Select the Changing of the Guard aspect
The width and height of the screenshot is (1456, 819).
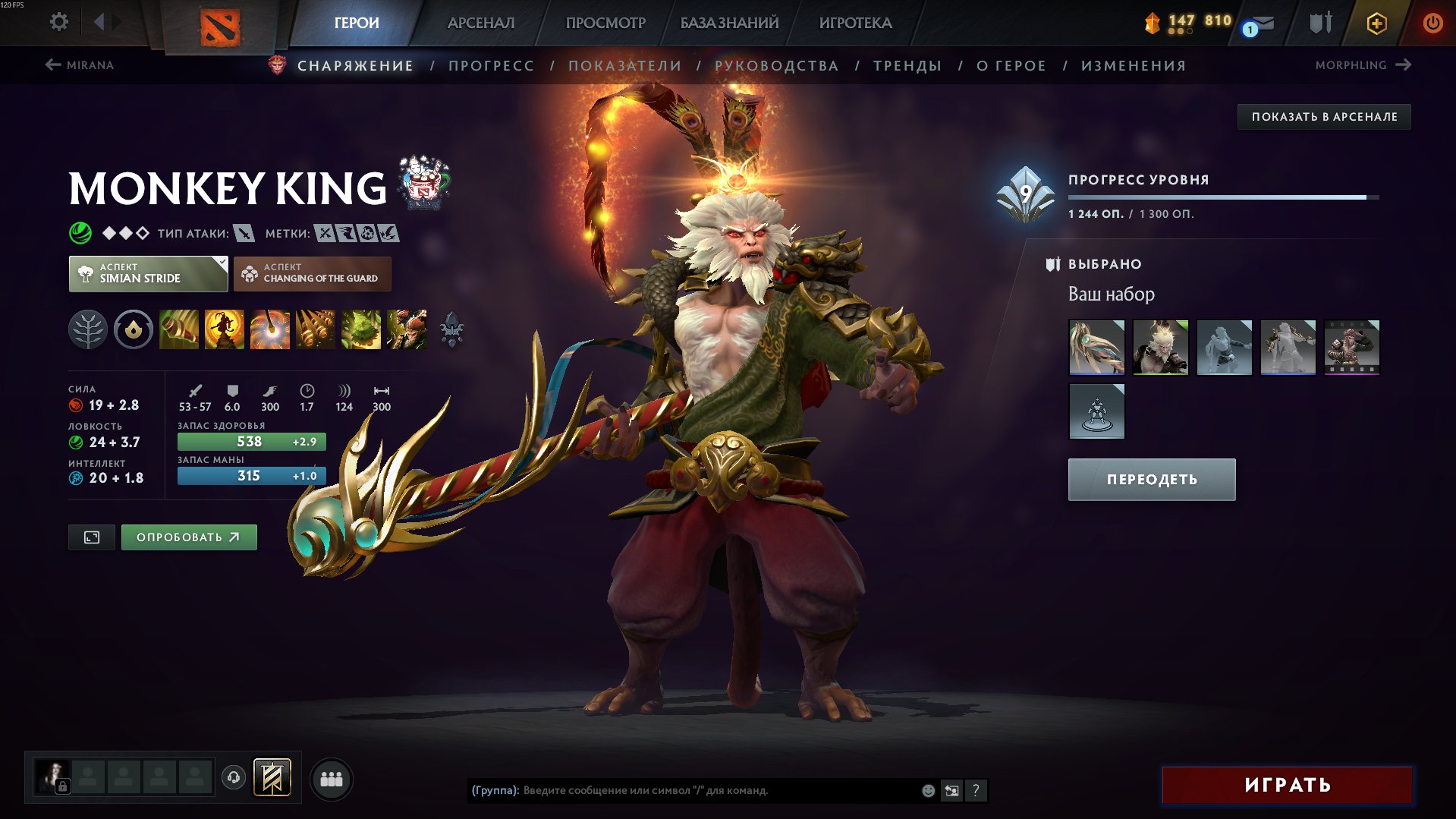coord(313,273)
